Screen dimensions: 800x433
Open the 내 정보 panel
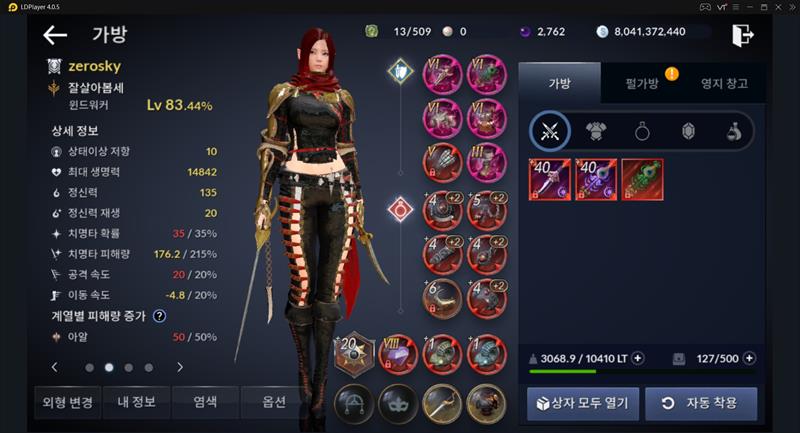click(136, 403)
